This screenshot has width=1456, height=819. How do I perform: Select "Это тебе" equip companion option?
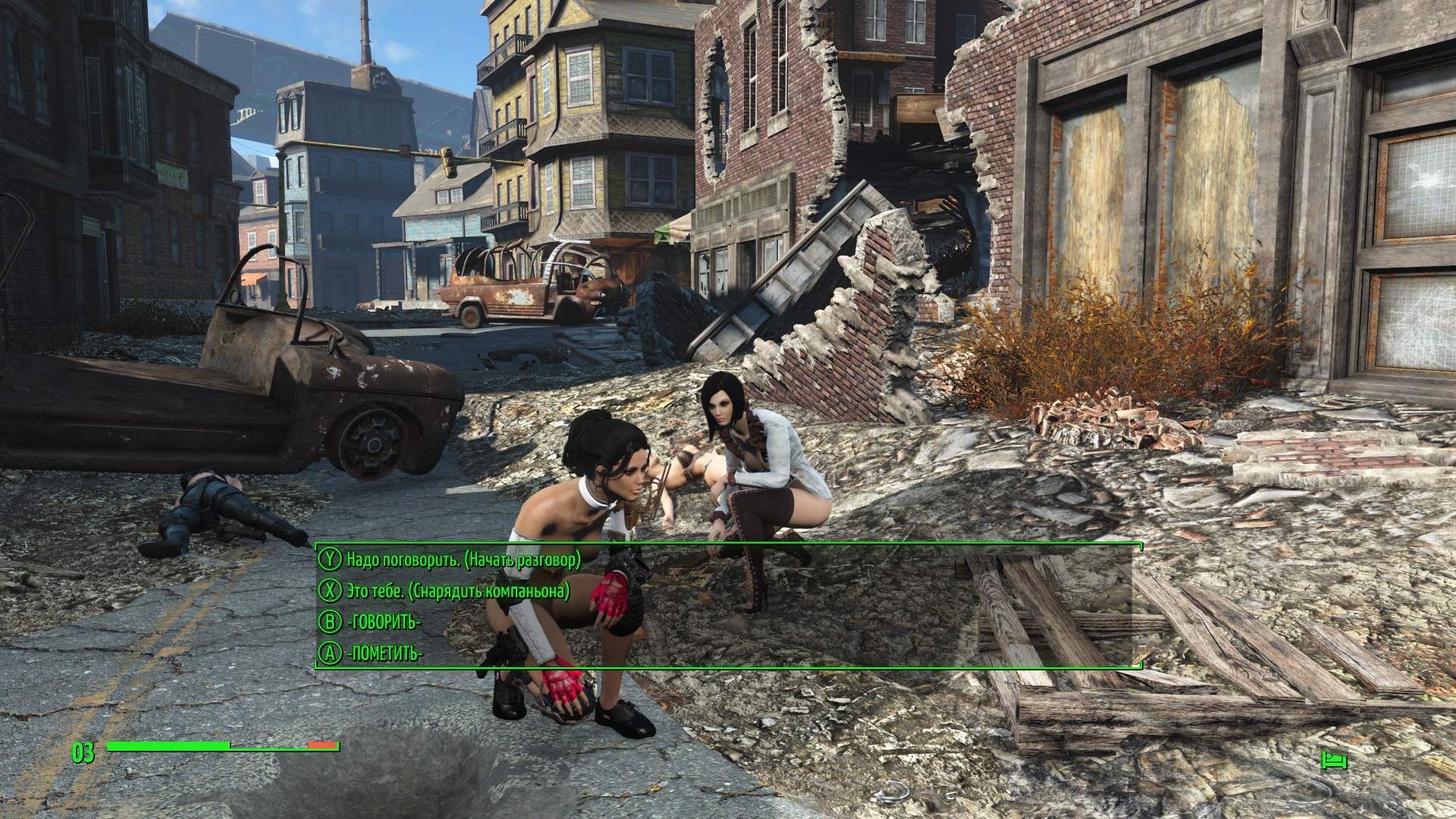(457, 591)
